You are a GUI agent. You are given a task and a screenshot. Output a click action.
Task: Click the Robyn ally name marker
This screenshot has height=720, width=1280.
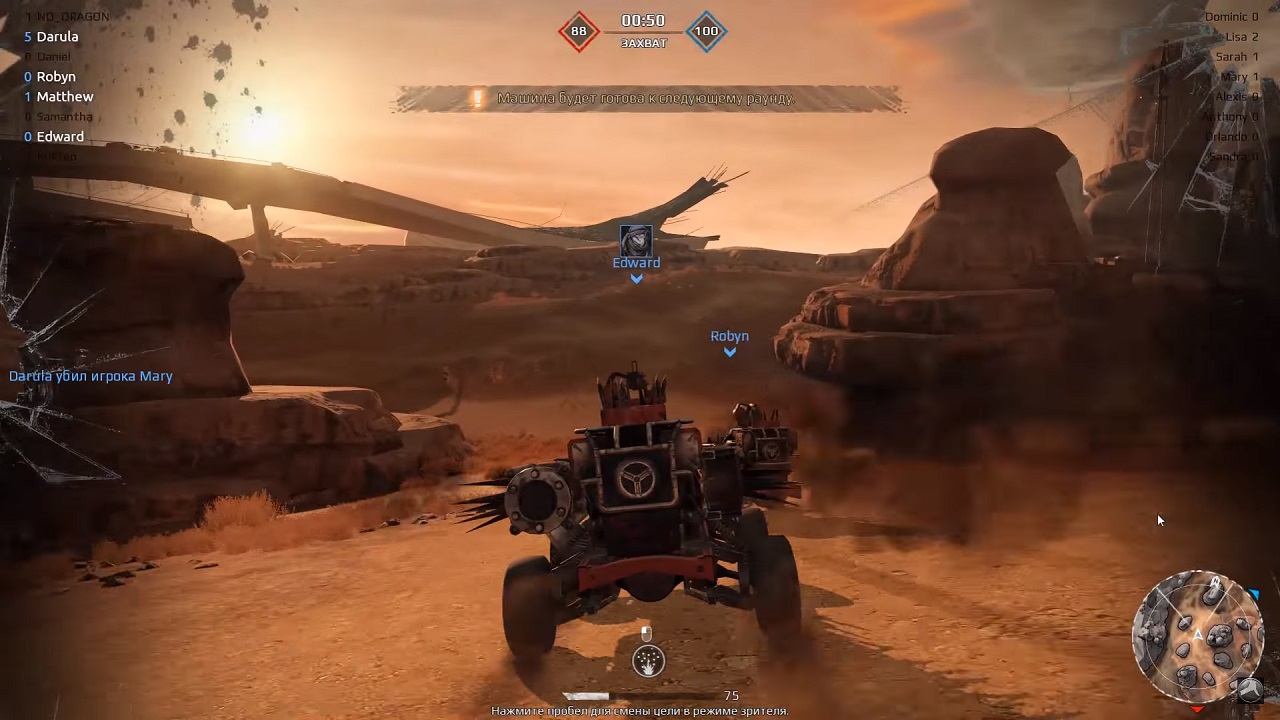(730, 337)
